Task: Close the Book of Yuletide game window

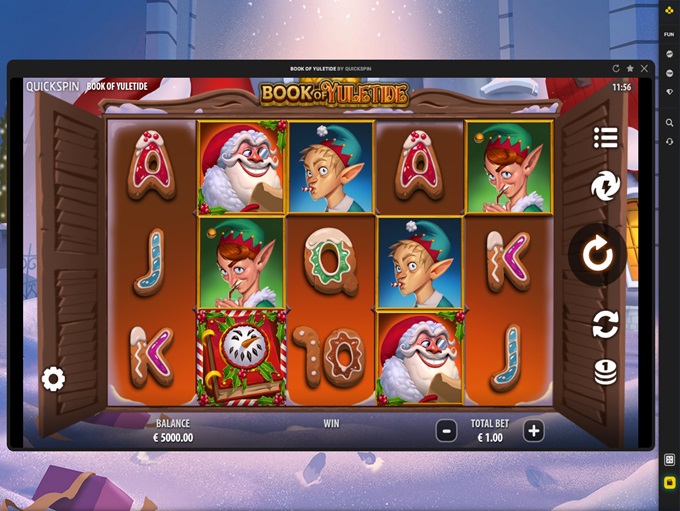Action: [x=645, y=69]
